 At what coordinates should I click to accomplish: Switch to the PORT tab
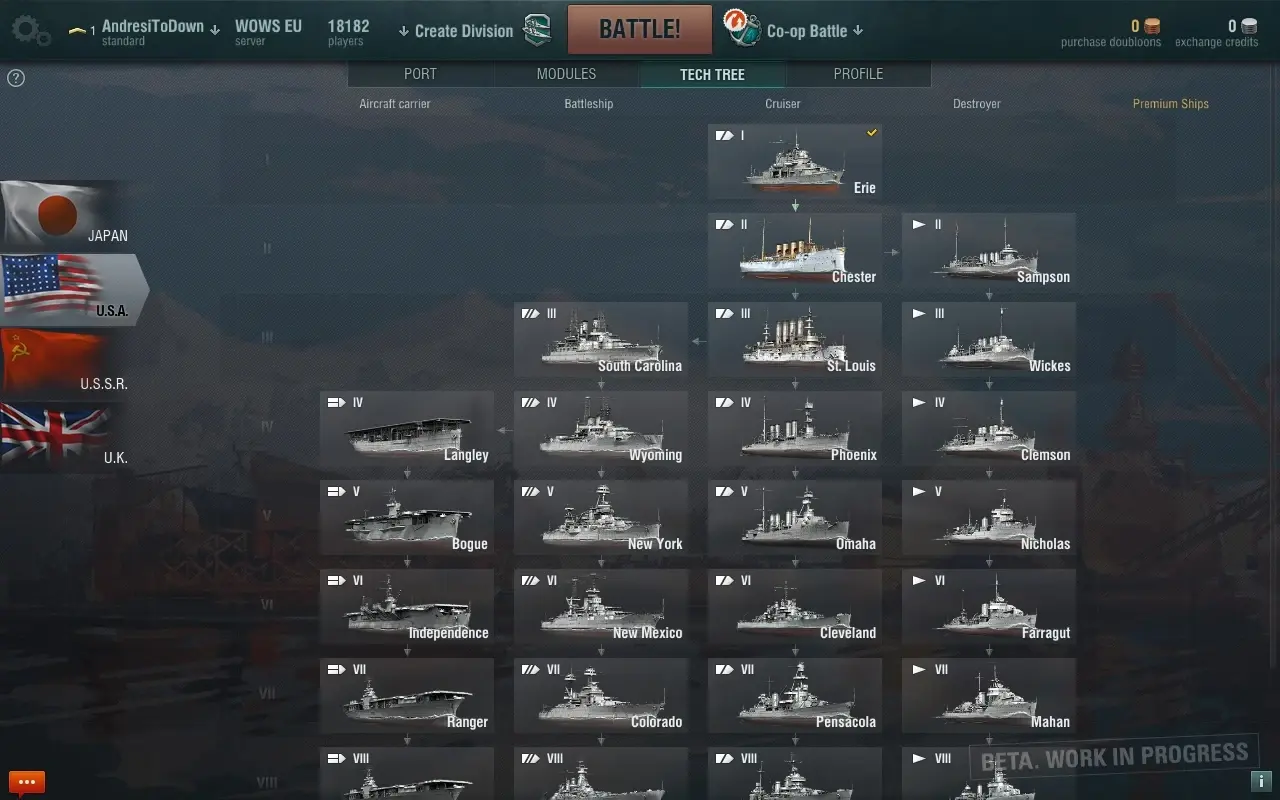(x=420, y=73)
